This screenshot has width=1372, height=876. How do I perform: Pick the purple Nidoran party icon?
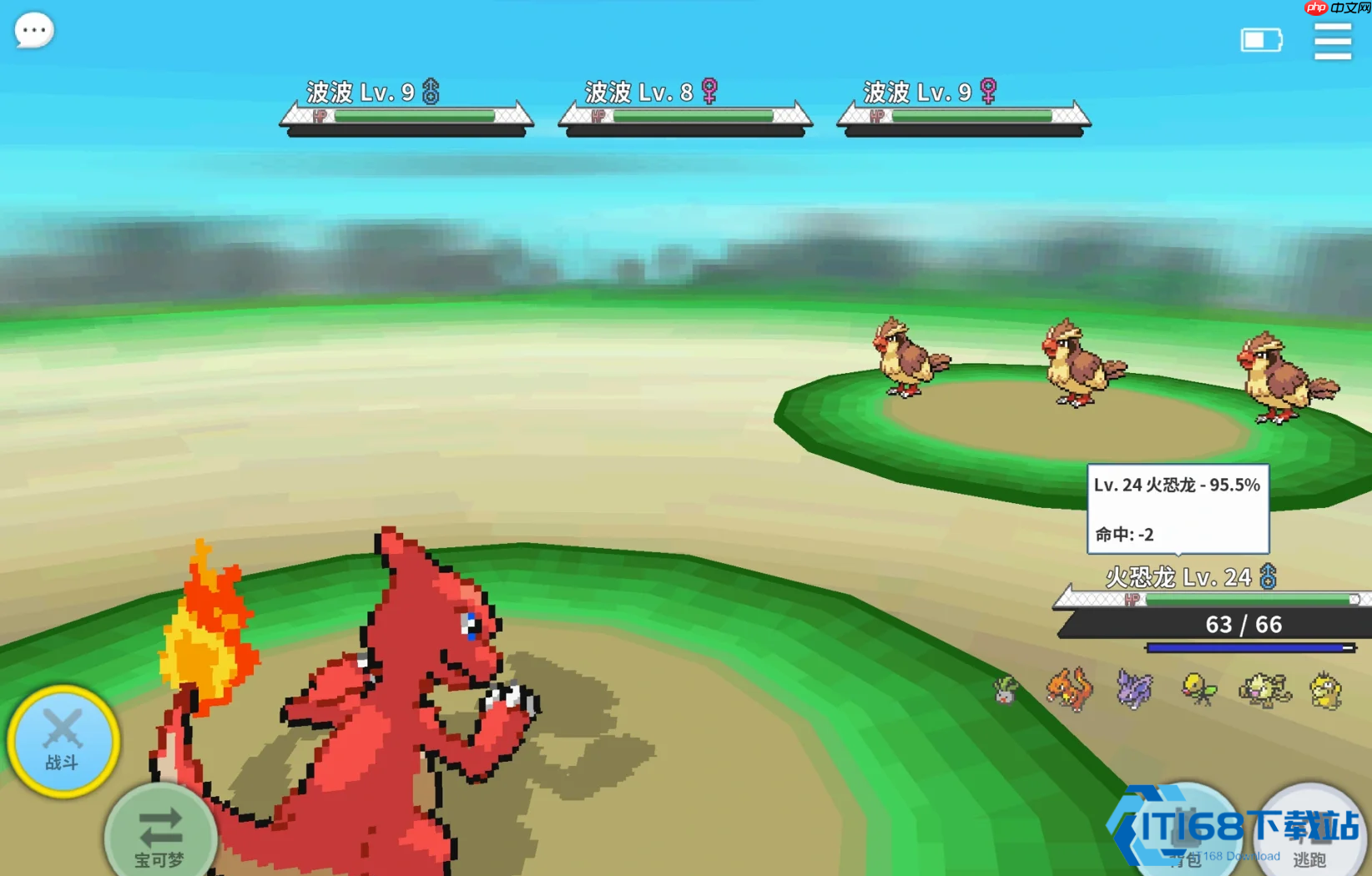[1134, 689]
